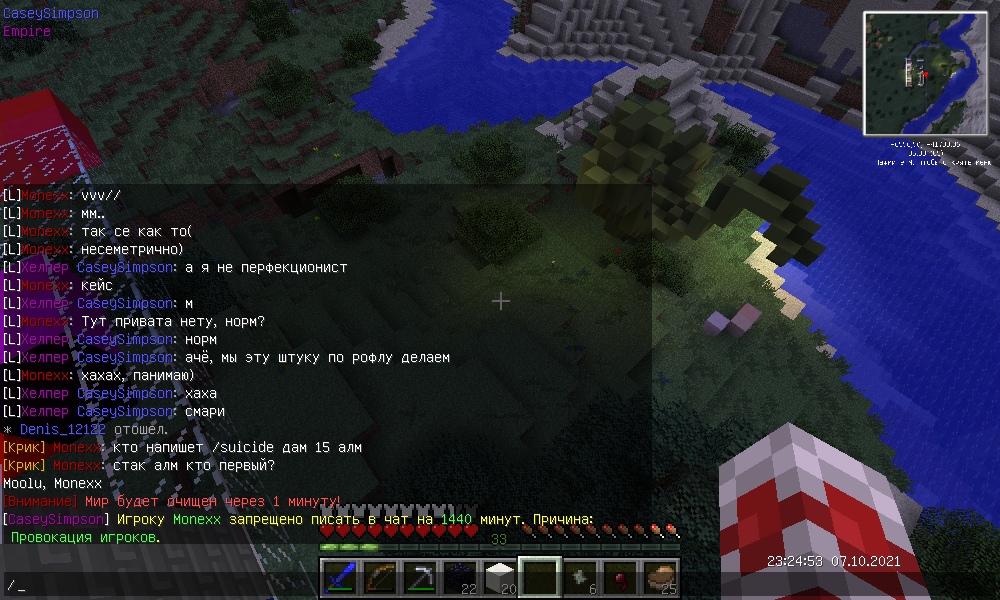Select the blue sword hotbar slot

[340, 578]
